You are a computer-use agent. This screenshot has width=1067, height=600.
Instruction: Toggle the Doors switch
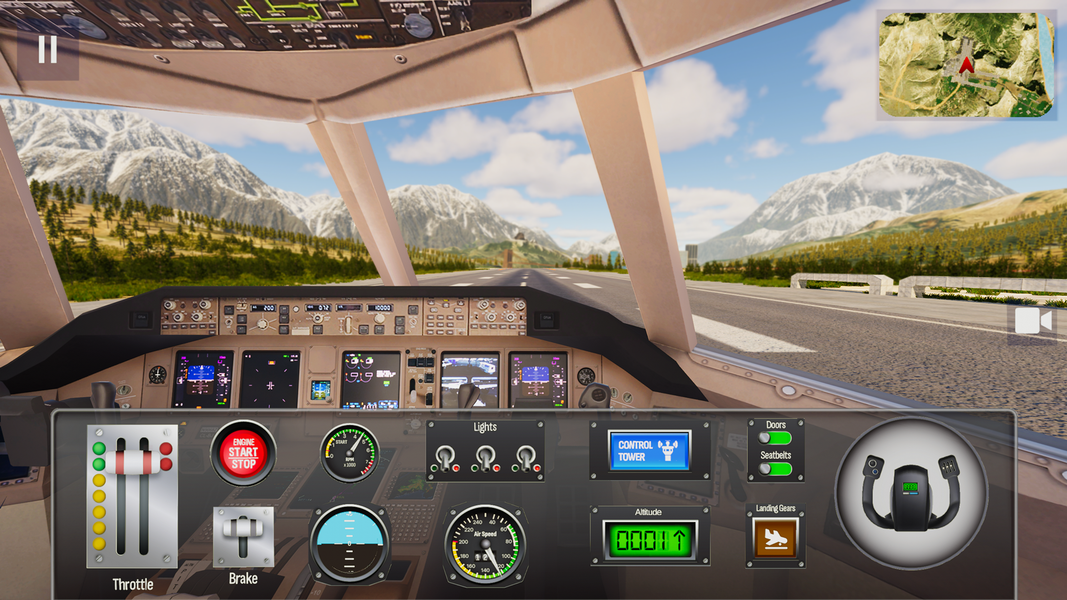(x=776, y=438)
